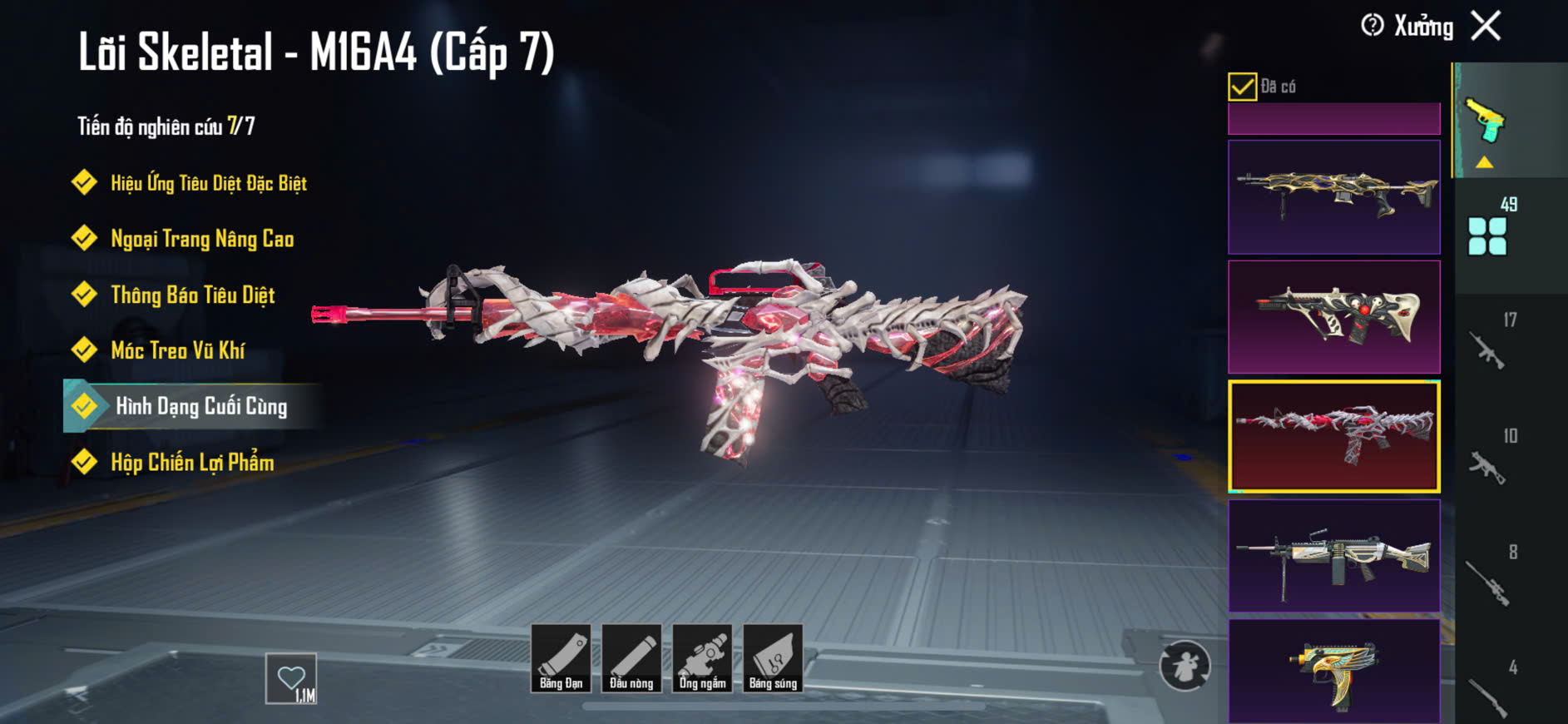Open the Xưởng help icon
The height and width of the screenshot is (724, 1568).
(x=1373, y=26)
